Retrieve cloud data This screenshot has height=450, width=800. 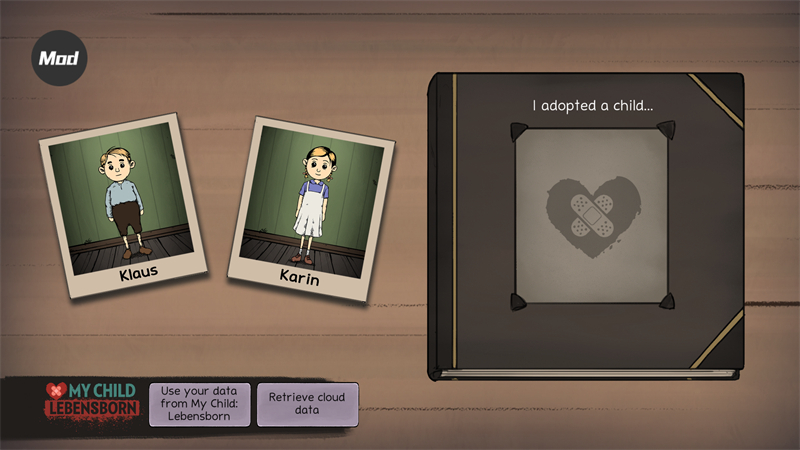[307, 404]
